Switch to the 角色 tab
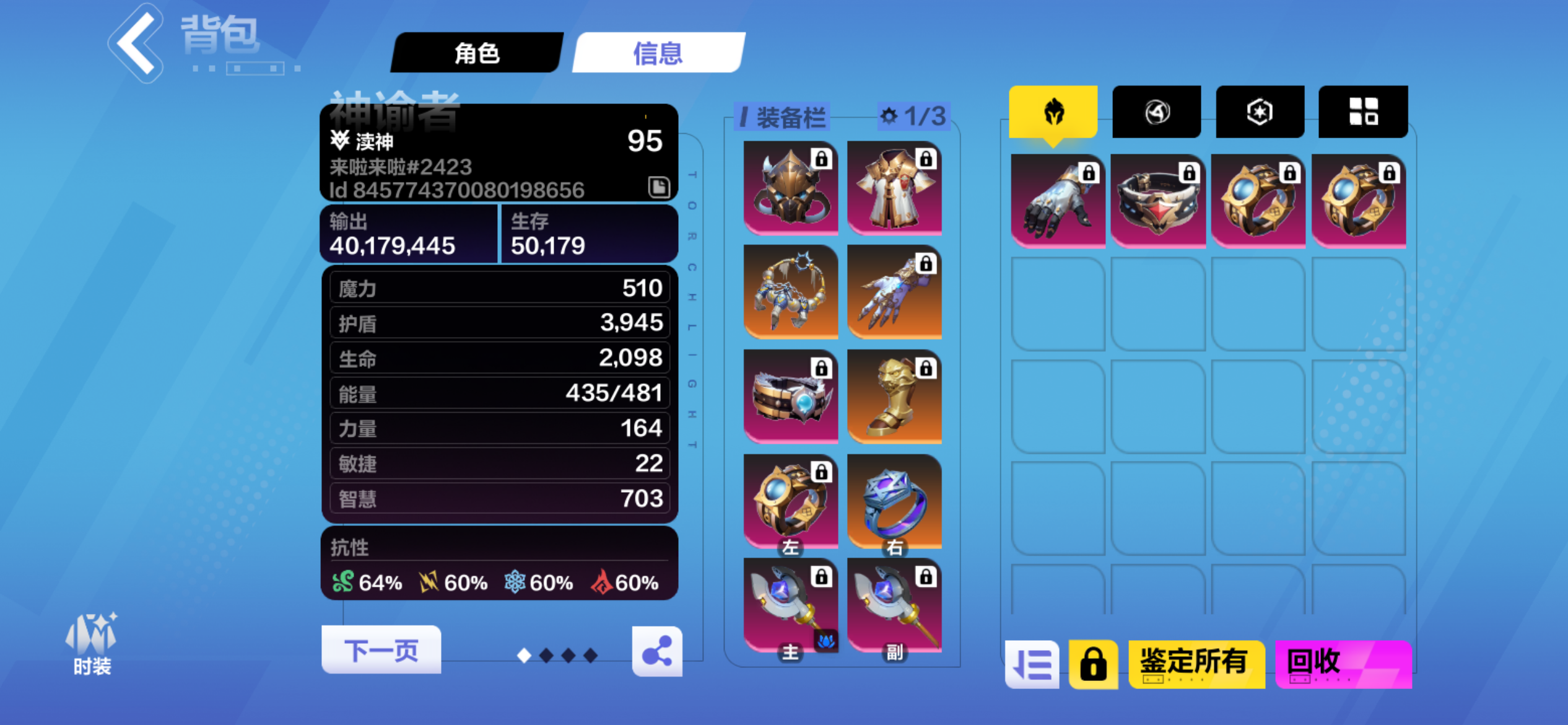The height and width of the screenshot is (725, 1568). (478, 53)
